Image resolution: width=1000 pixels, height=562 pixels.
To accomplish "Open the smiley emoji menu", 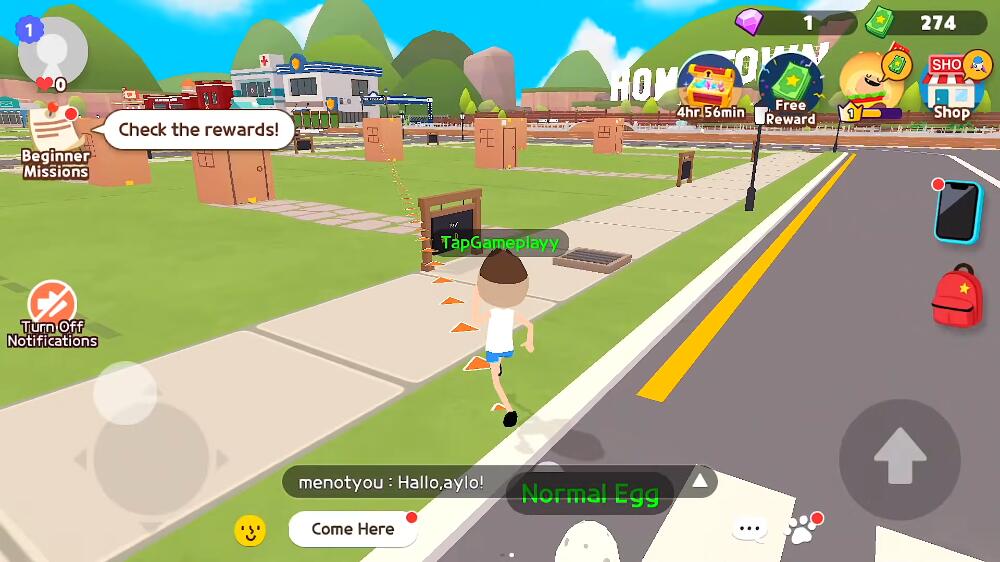I will (250, 530).
